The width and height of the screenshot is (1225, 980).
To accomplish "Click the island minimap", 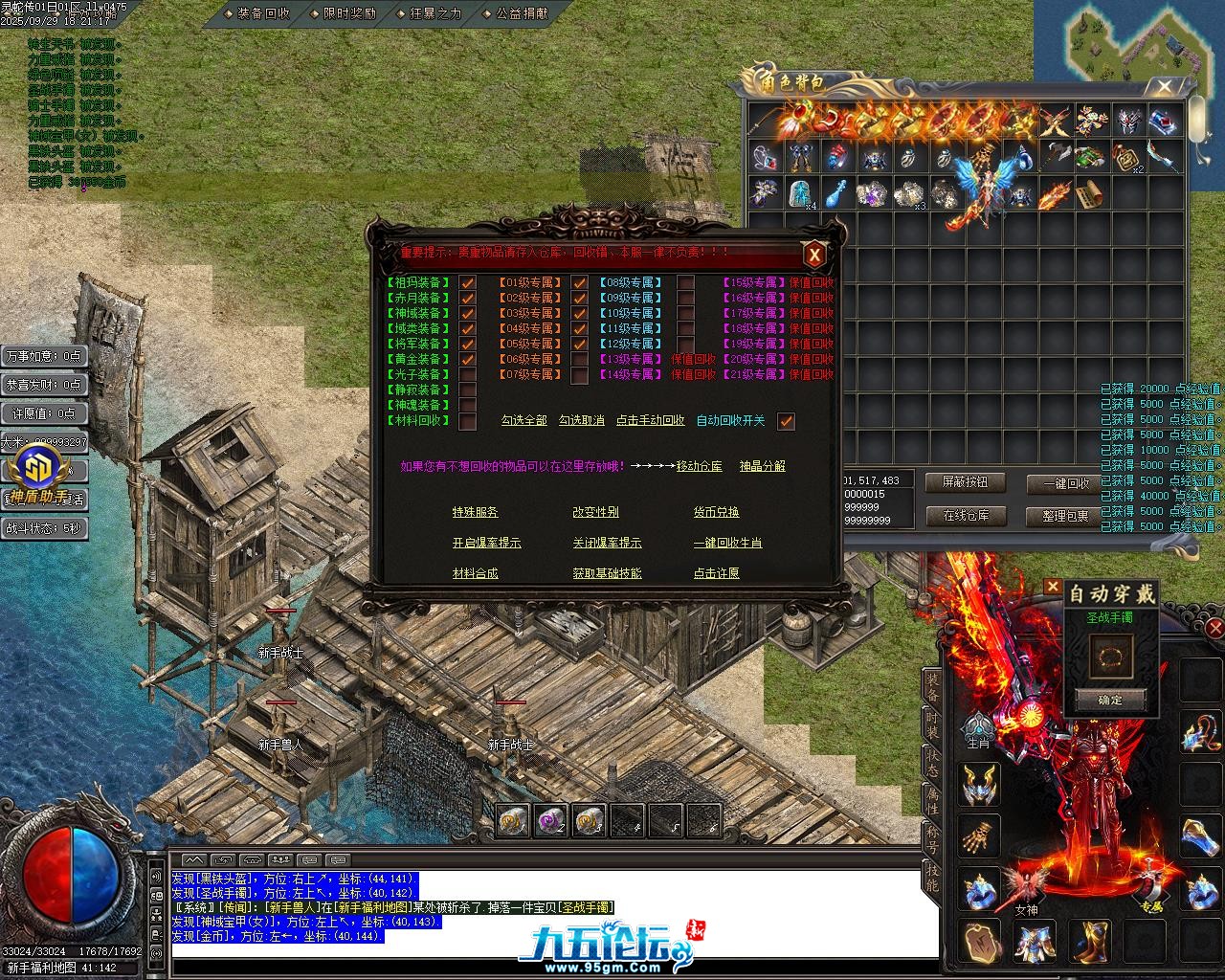I will pyautogui.click(x=1139, y=43).
